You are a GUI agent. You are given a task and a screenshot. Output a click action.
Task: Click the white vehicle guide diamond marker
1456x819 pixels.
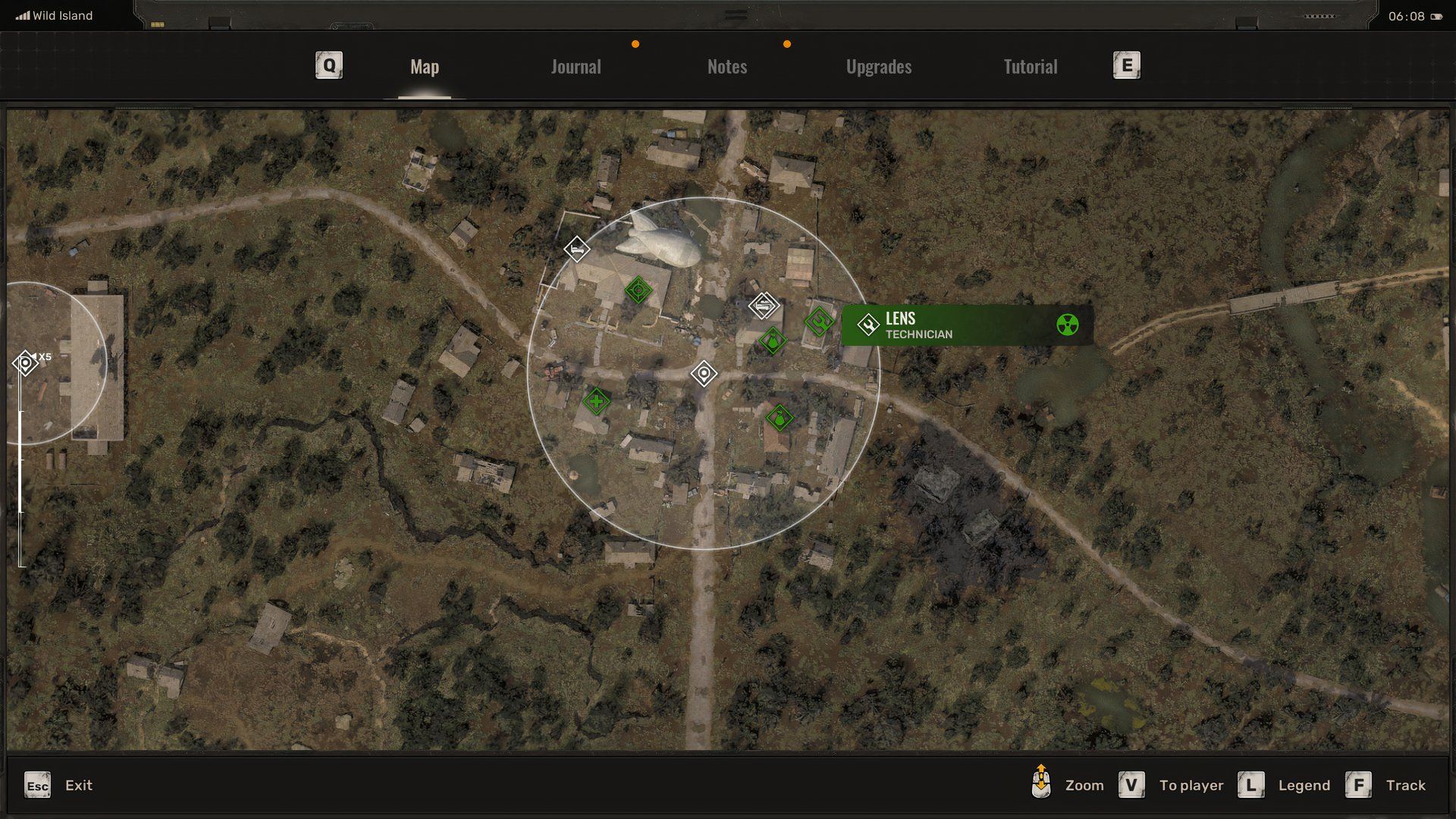tap(763, 305)
